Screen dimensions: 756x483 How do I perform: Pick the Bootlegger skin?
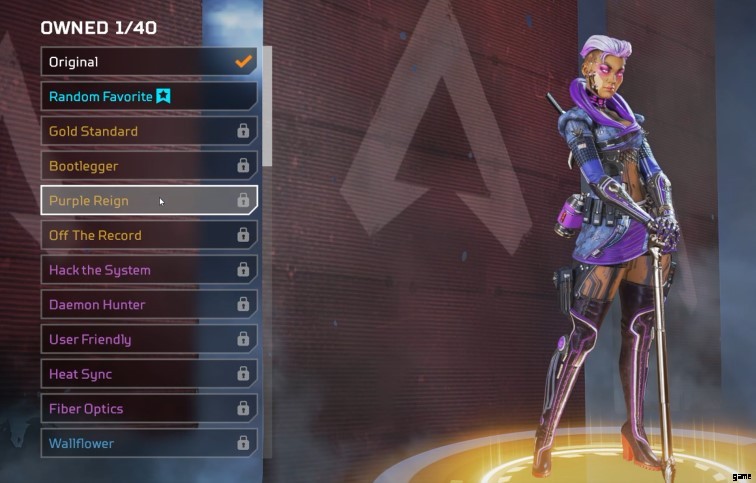(148, 166)
